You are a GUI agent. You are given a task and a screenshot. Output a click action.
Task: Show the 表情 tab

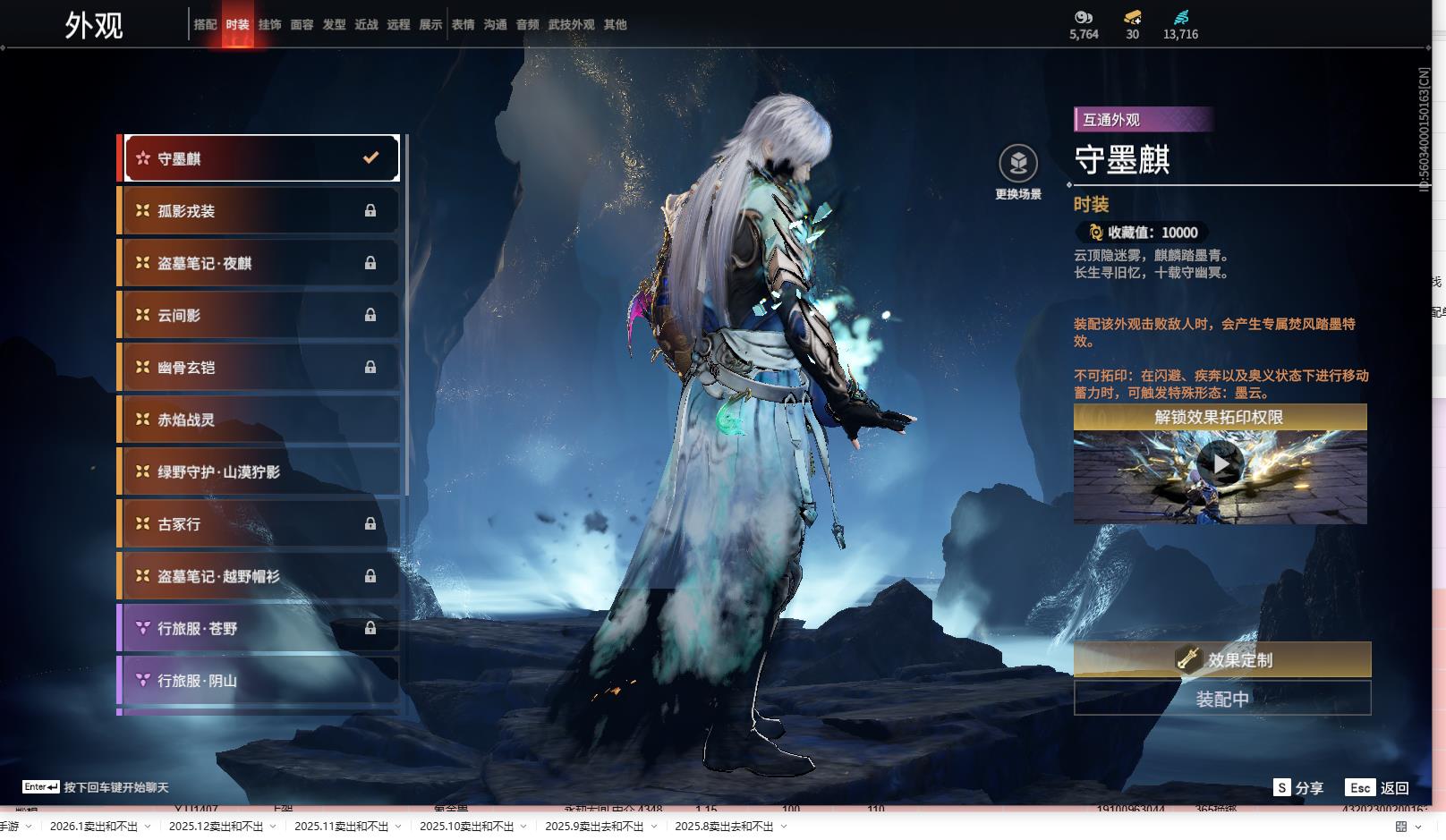463,25
